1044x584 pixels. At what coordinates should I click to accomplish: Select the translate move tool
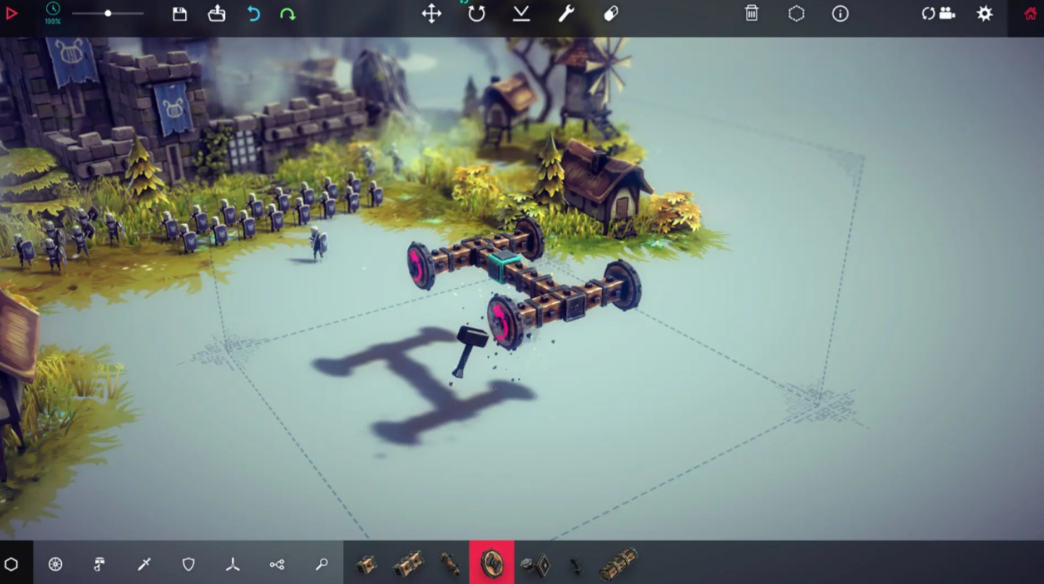[431, 14]
